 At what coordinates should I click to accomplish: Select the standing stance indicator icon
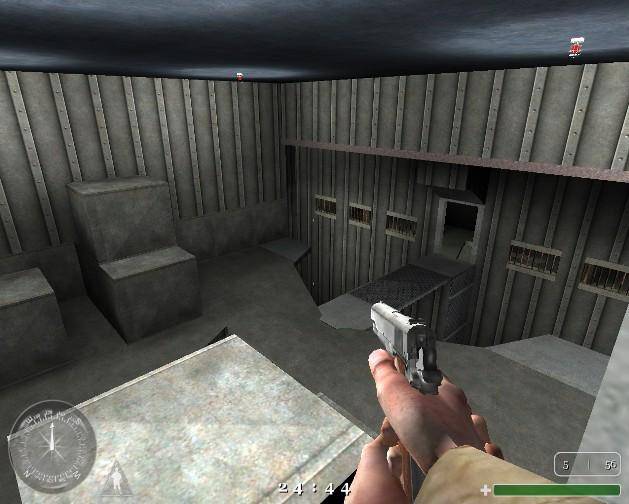point(118,478)
